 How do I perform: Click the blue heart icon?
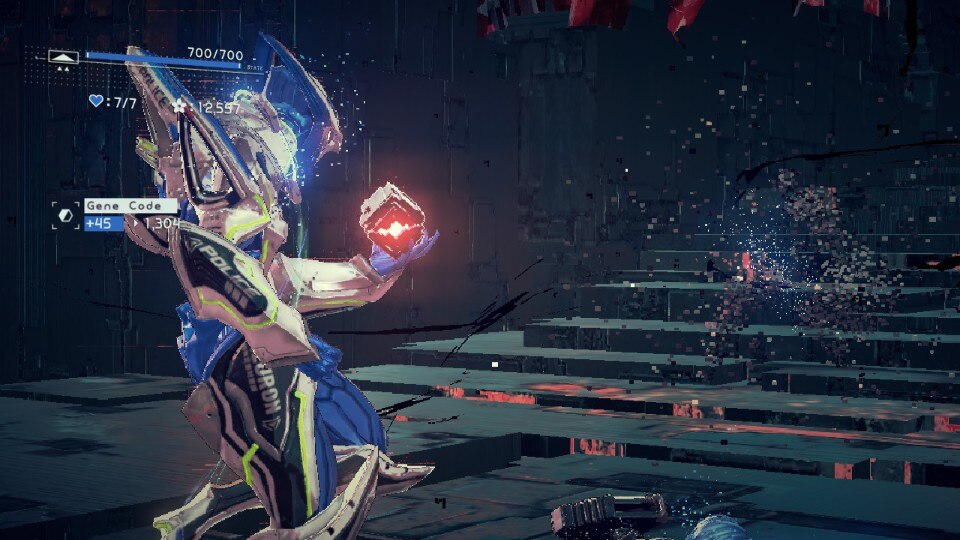click(x=96, y=101)
